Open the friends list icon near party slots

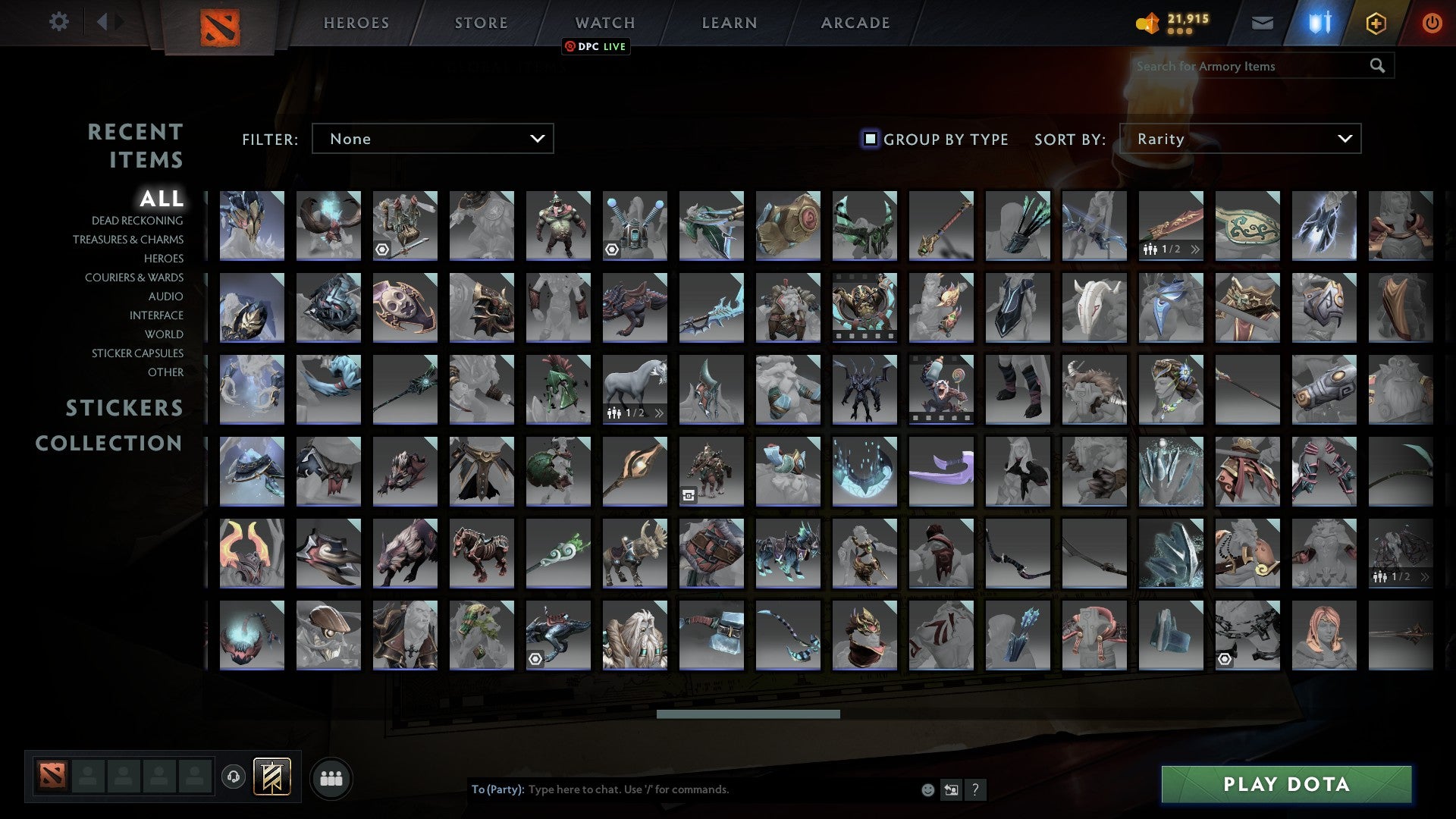331,777
